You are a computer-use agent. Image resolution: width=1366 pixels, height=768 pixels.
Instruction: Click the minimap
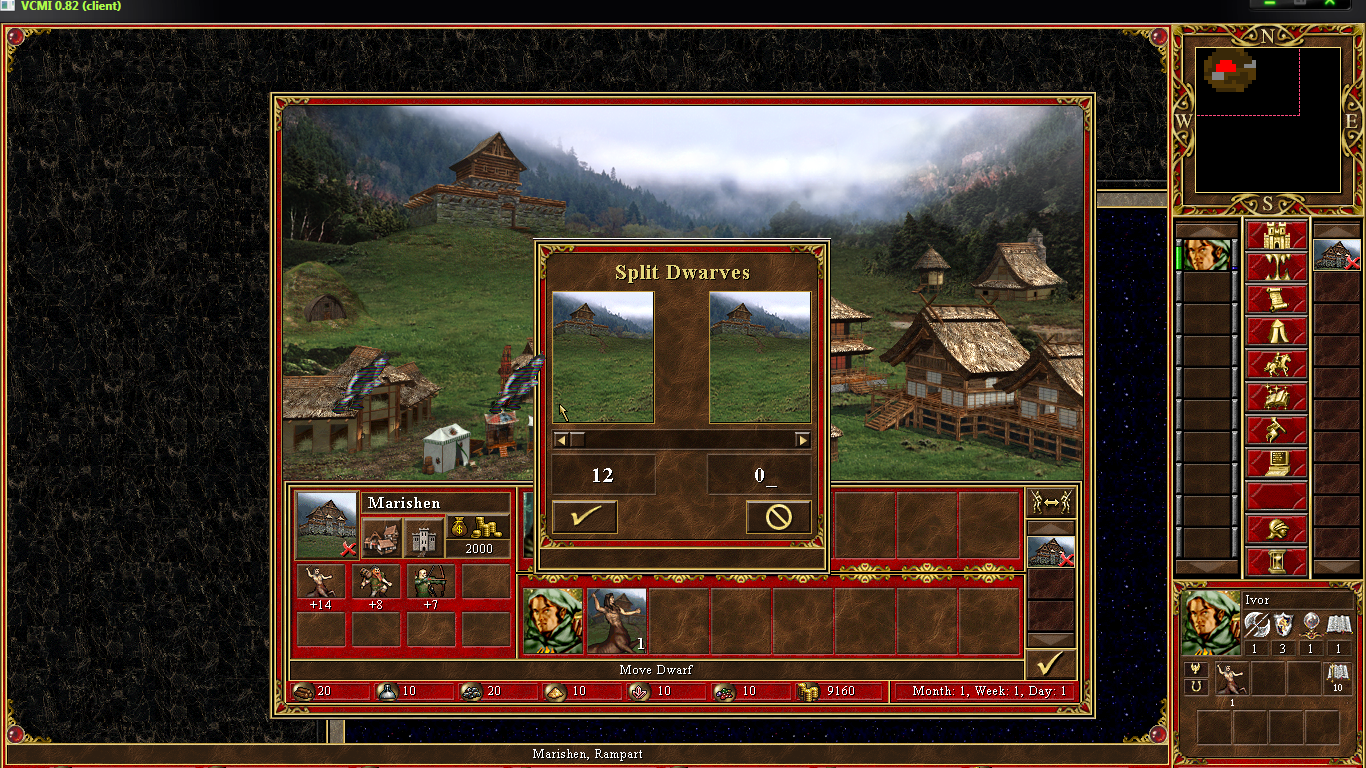pos(1267,120)
